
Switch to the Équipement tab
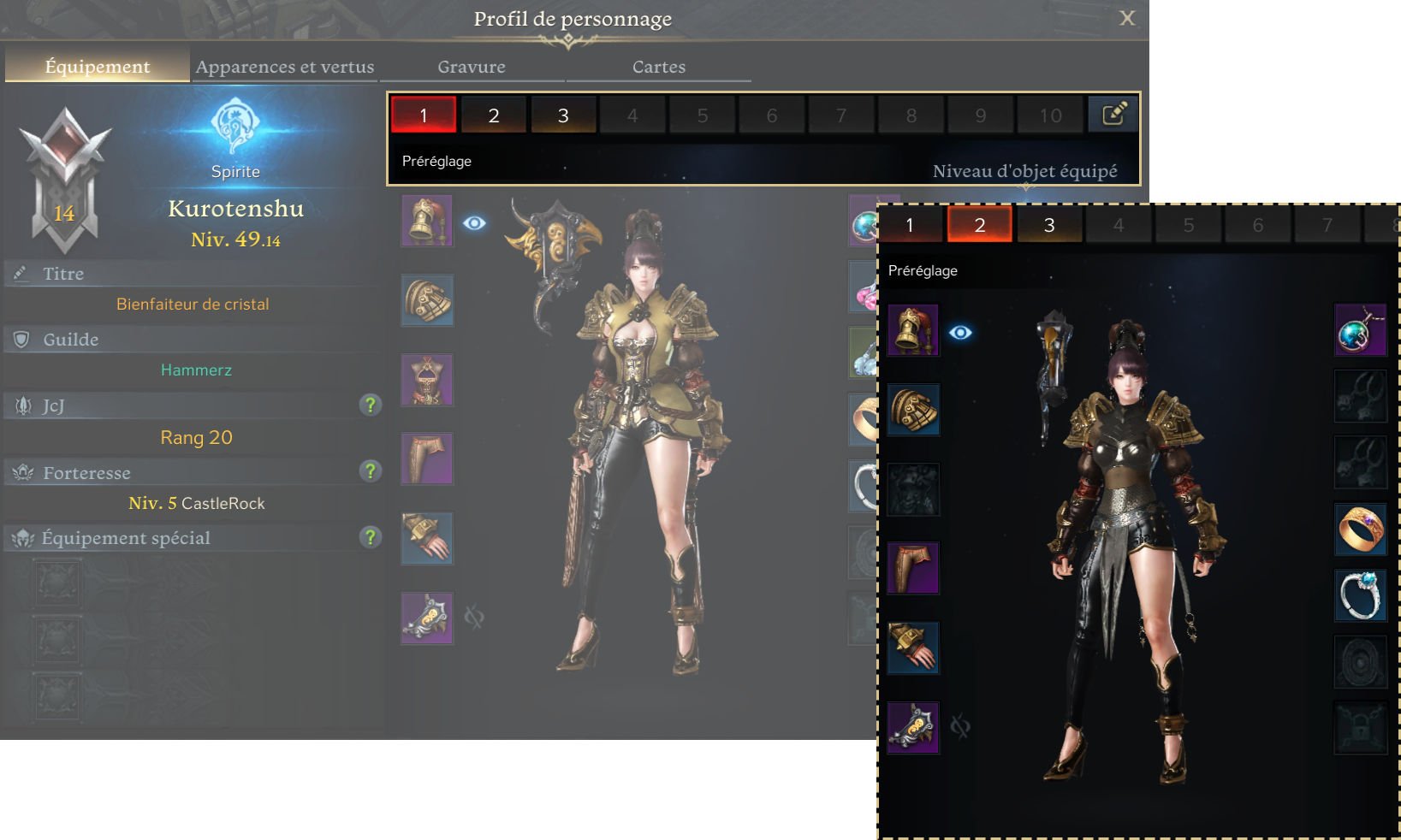click(x=98, y=67)
